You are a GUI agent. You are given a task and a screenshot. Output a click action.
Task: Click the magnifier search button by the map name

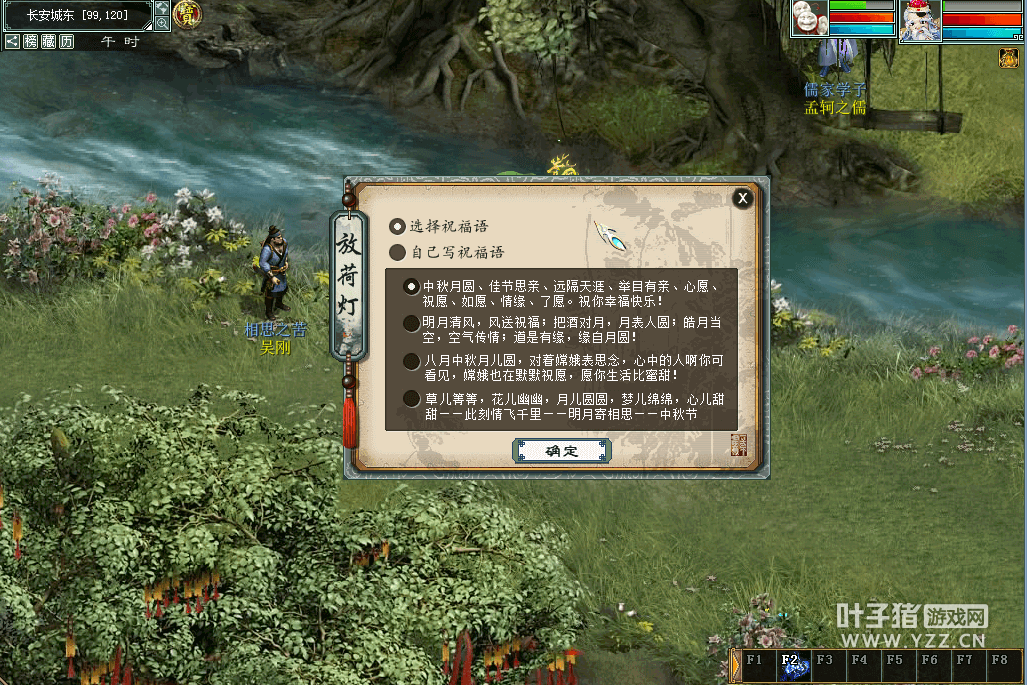(x=162, y=23)
